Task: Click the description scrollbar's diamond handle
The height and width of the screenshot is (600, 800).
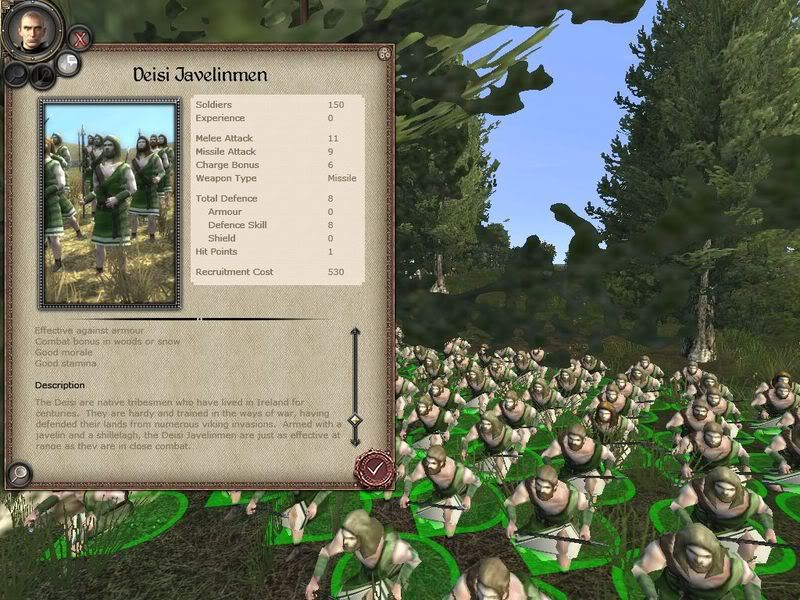Action: (x=354, y=420)
